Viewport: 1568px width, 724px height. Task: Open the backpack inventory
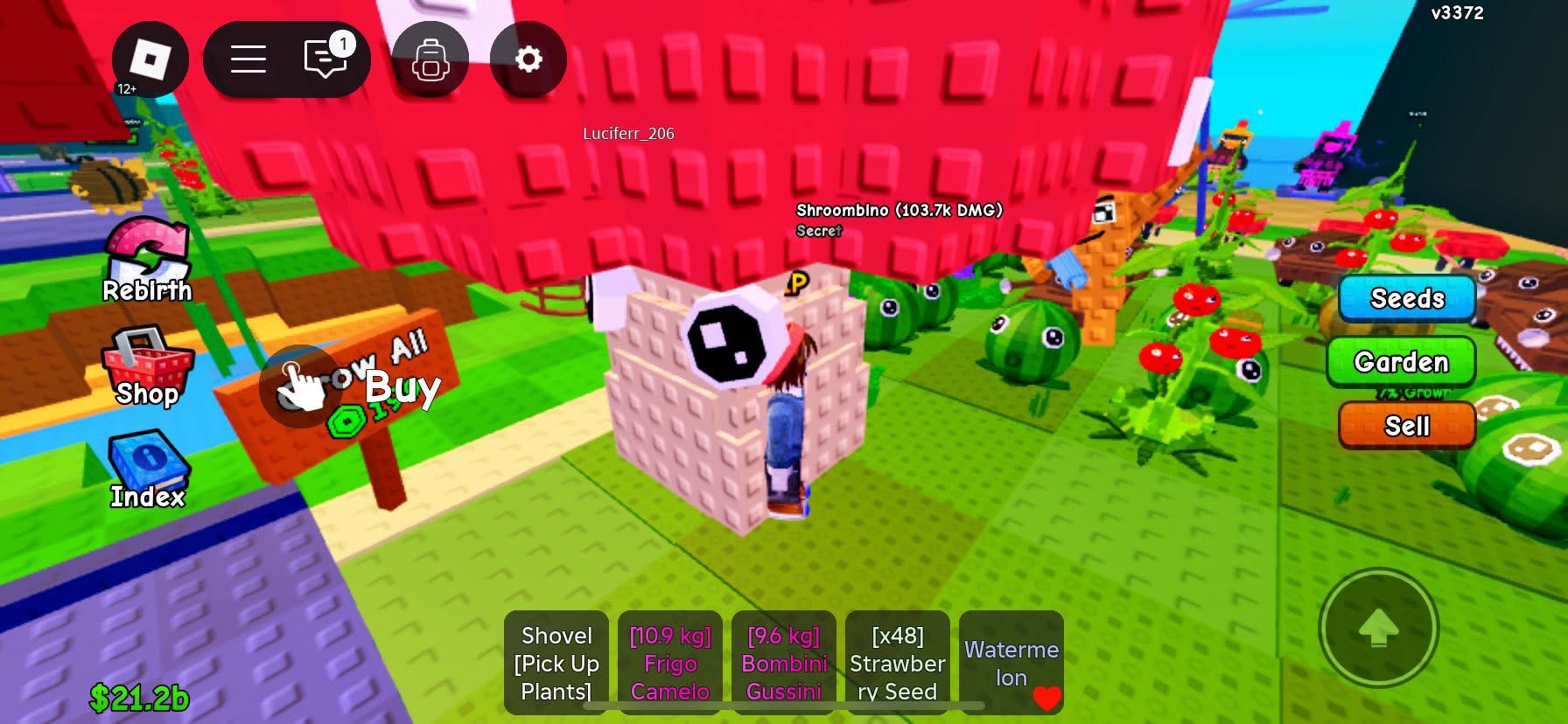[430, 59]
